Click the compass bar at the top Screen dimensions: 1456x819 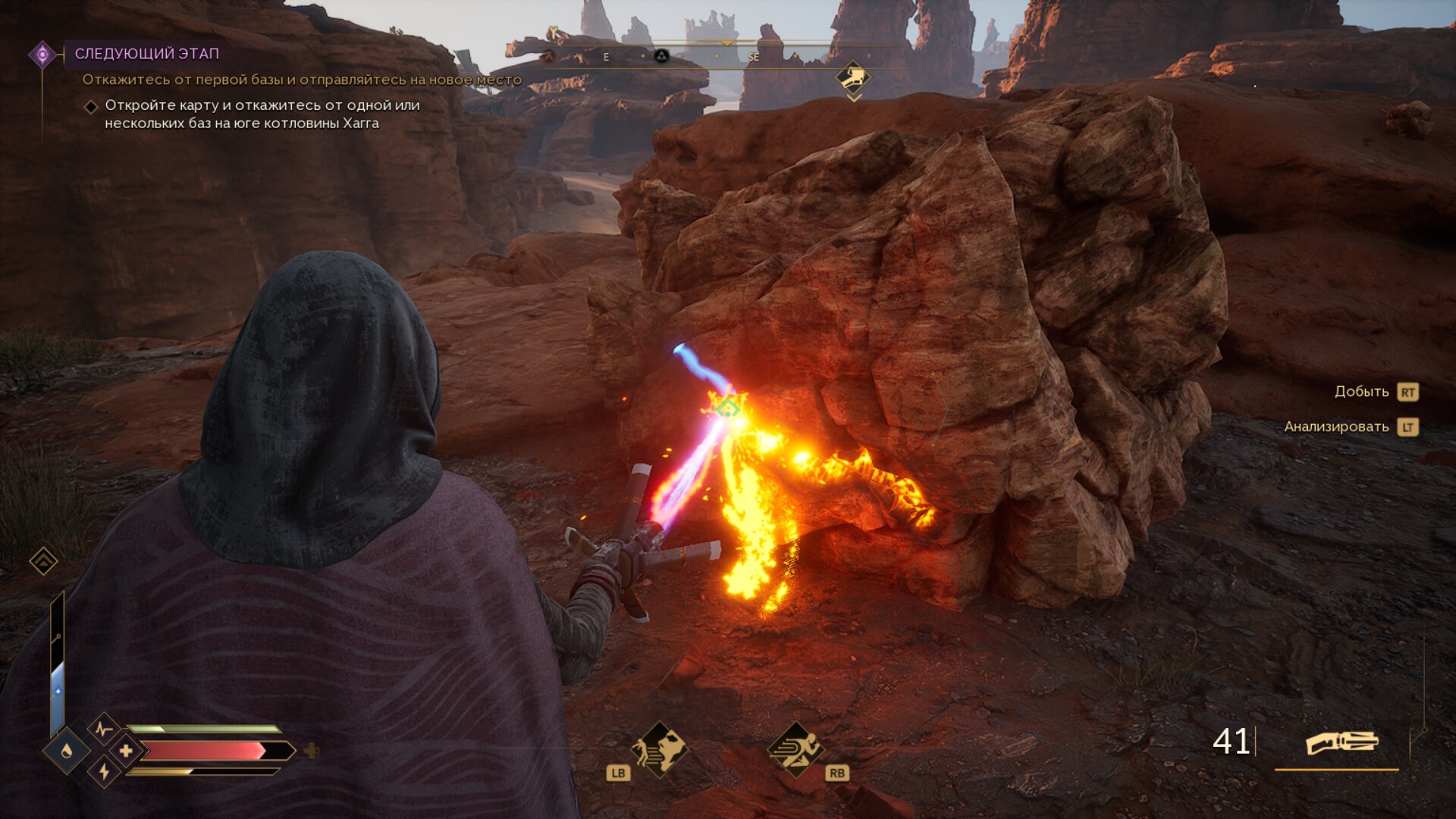tap(726, 55)
